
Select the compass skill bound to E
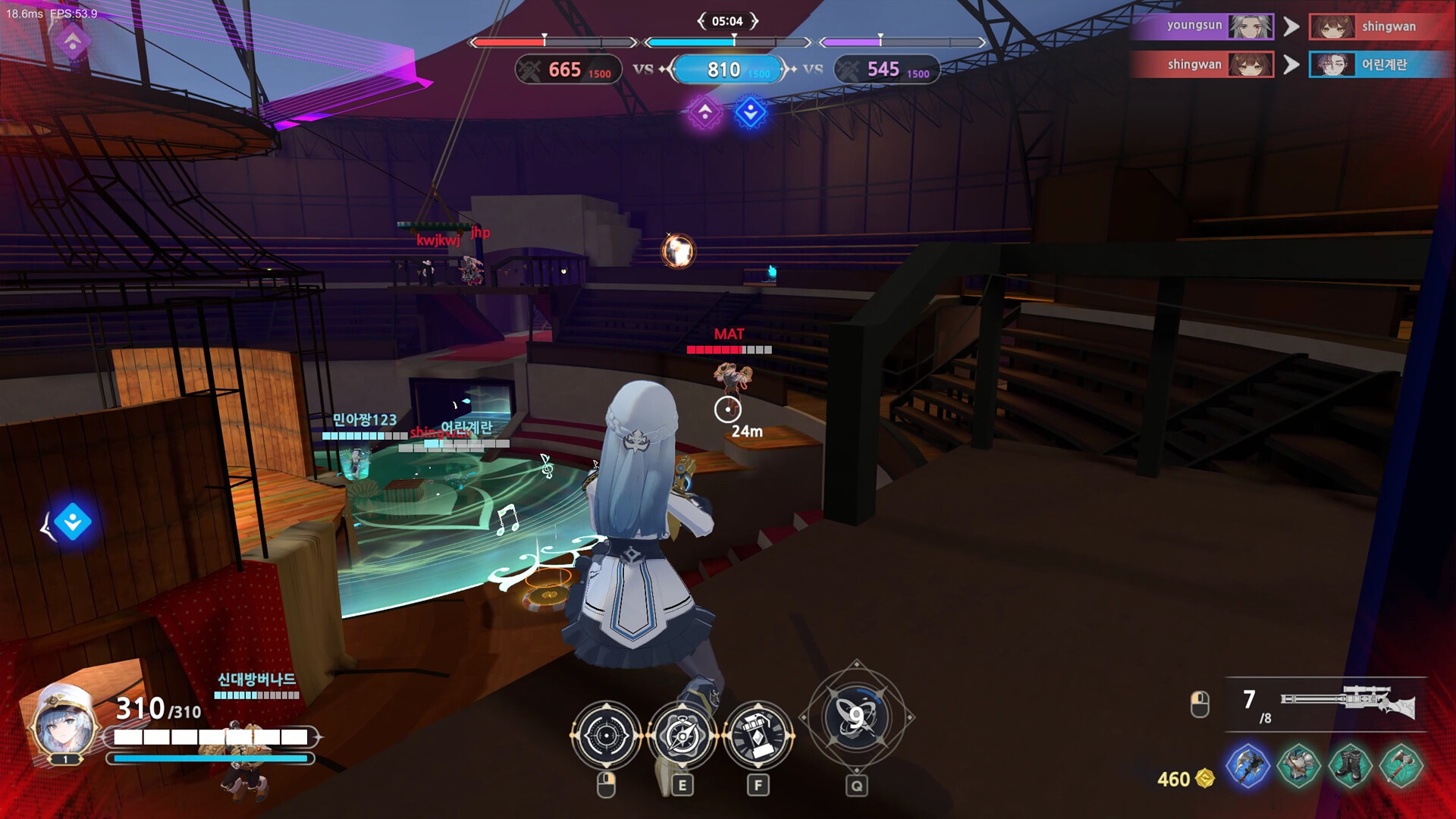click(x=682, y=736)
